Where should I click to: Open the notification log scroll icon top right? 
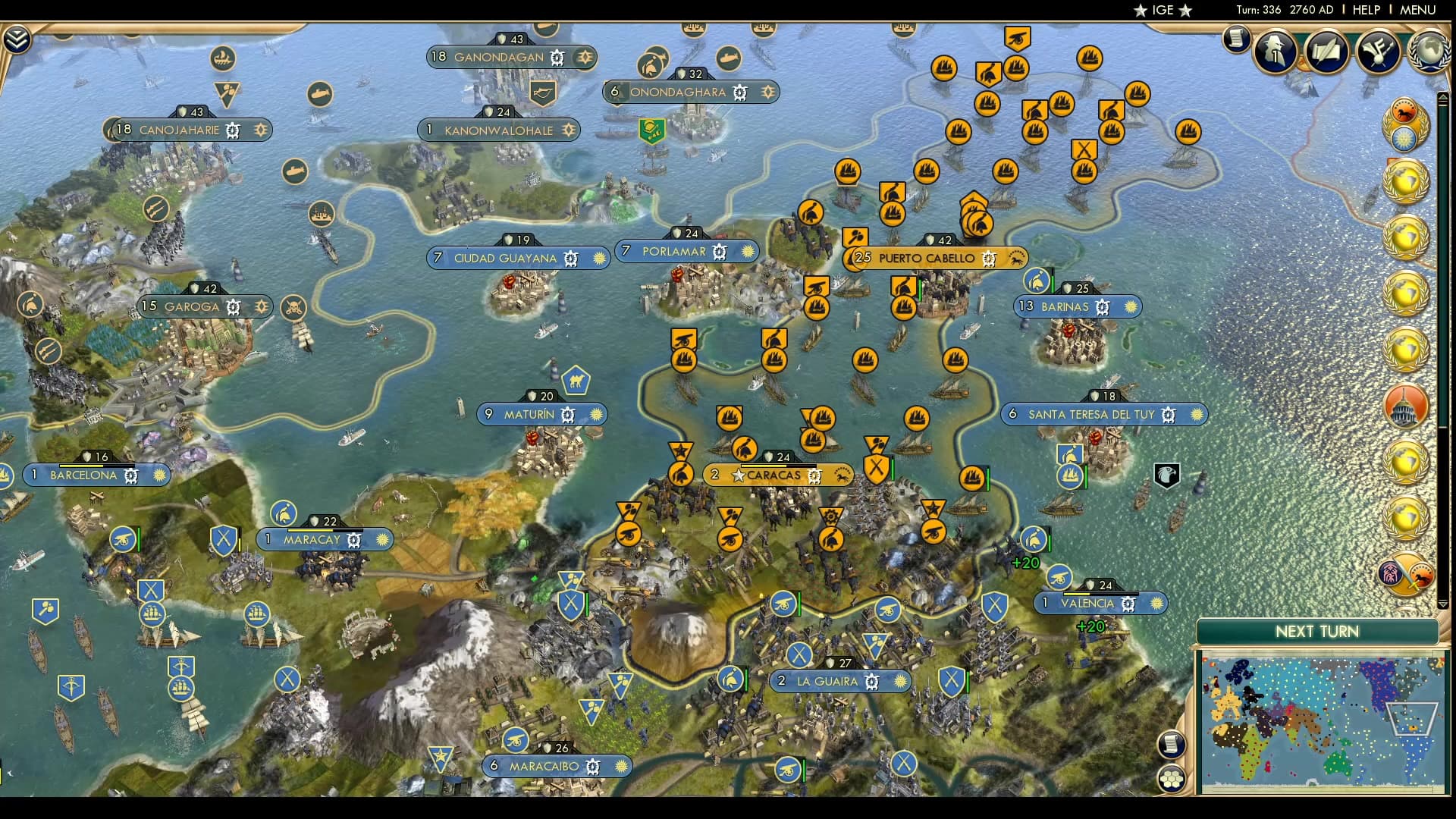(1236, 39)
